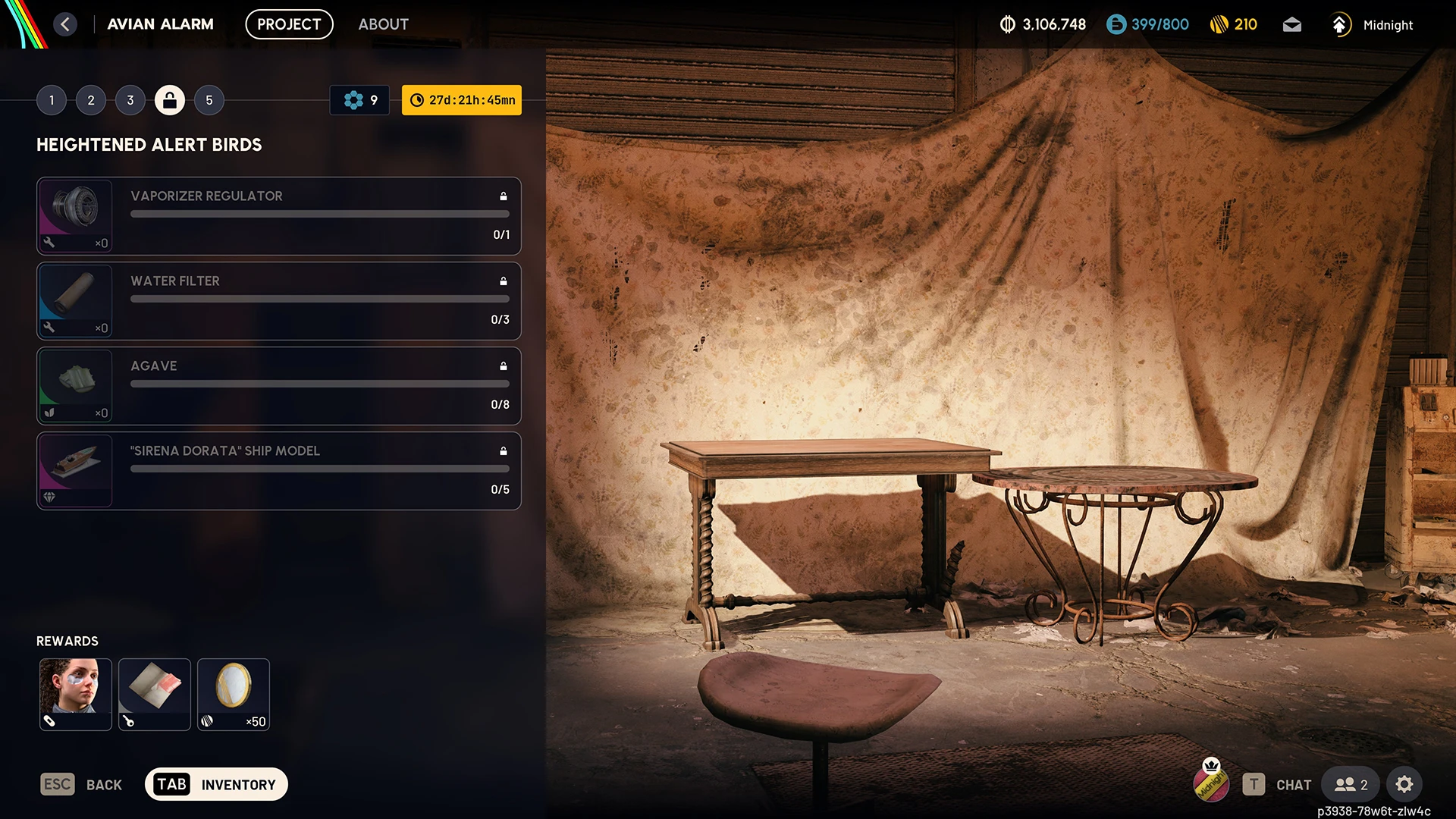Select project stage 5

pos(209,99)
